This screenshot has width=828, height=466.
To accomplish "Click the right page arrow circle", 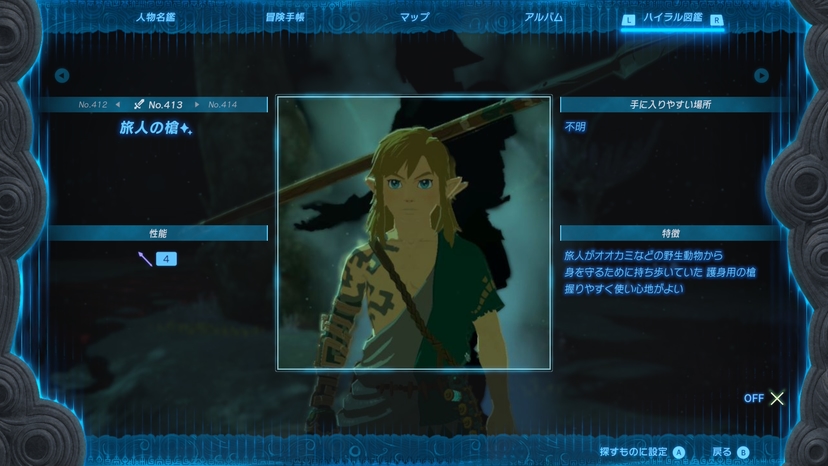I will 761,75.
